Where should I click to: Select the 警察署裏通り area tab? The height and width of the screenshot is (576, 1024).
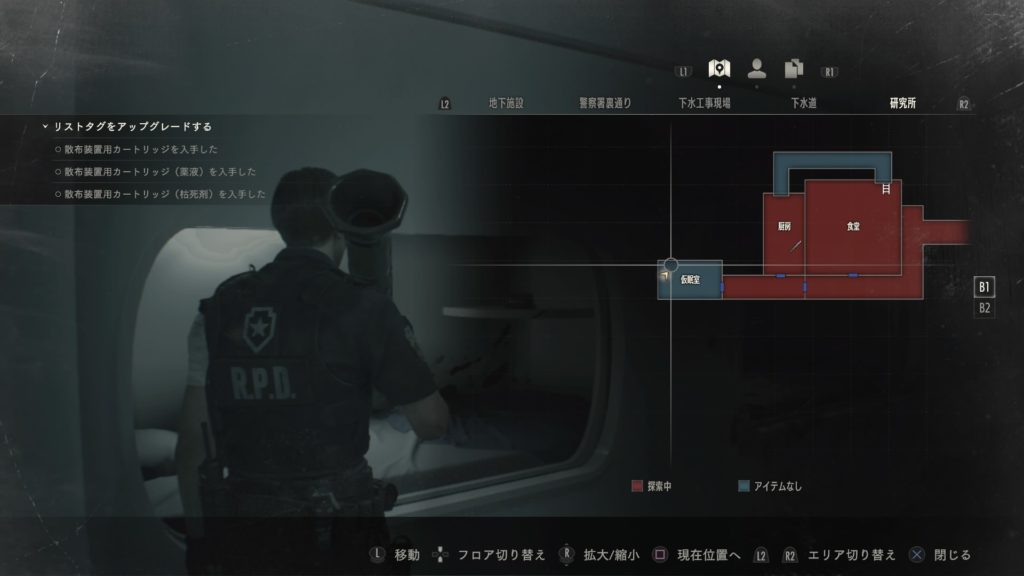tap(604, 103)
